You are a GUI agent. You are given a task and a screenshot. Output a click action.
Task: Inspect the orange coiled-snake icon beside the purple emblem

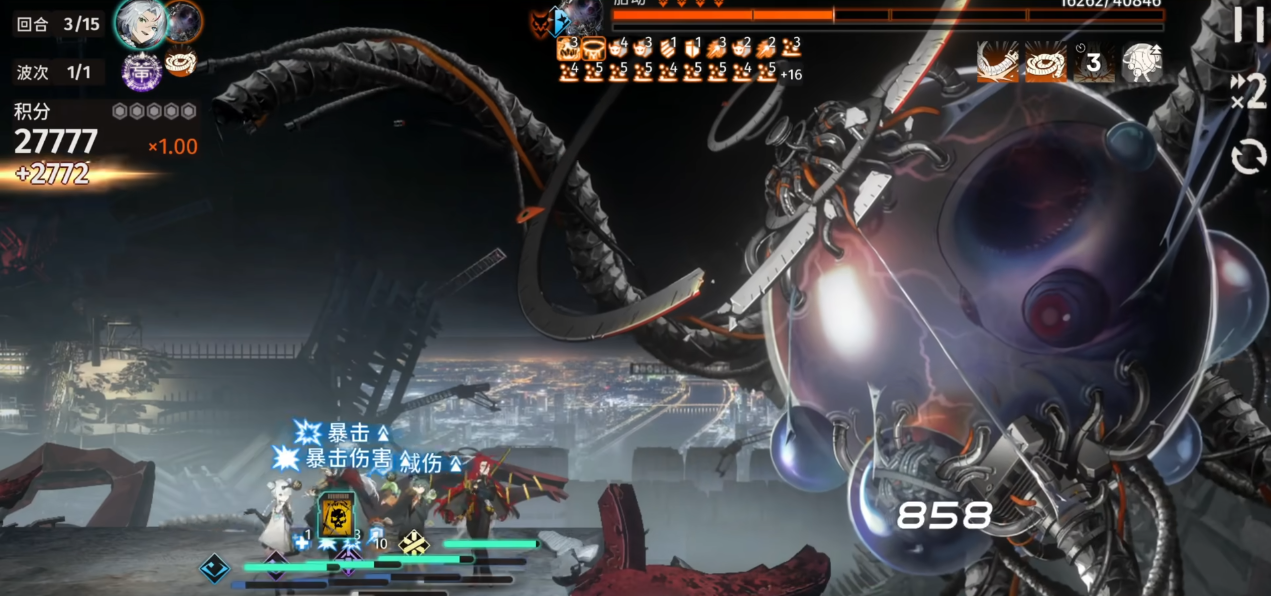click(x=181, y=63)
